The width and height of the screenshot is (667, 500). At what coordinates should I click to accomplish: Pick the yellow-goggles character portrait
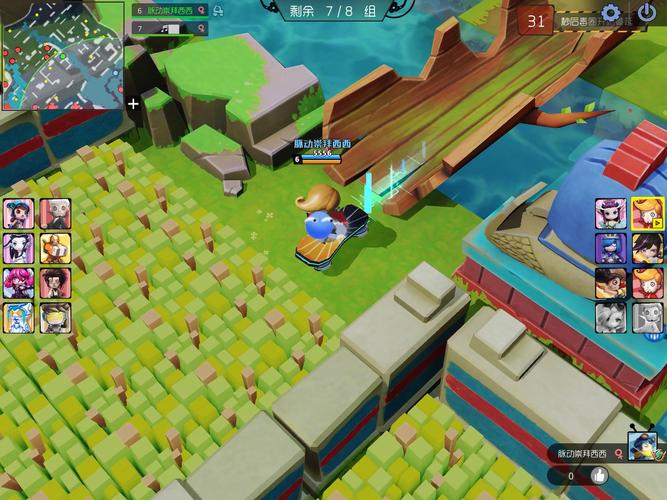click(55, 318)
